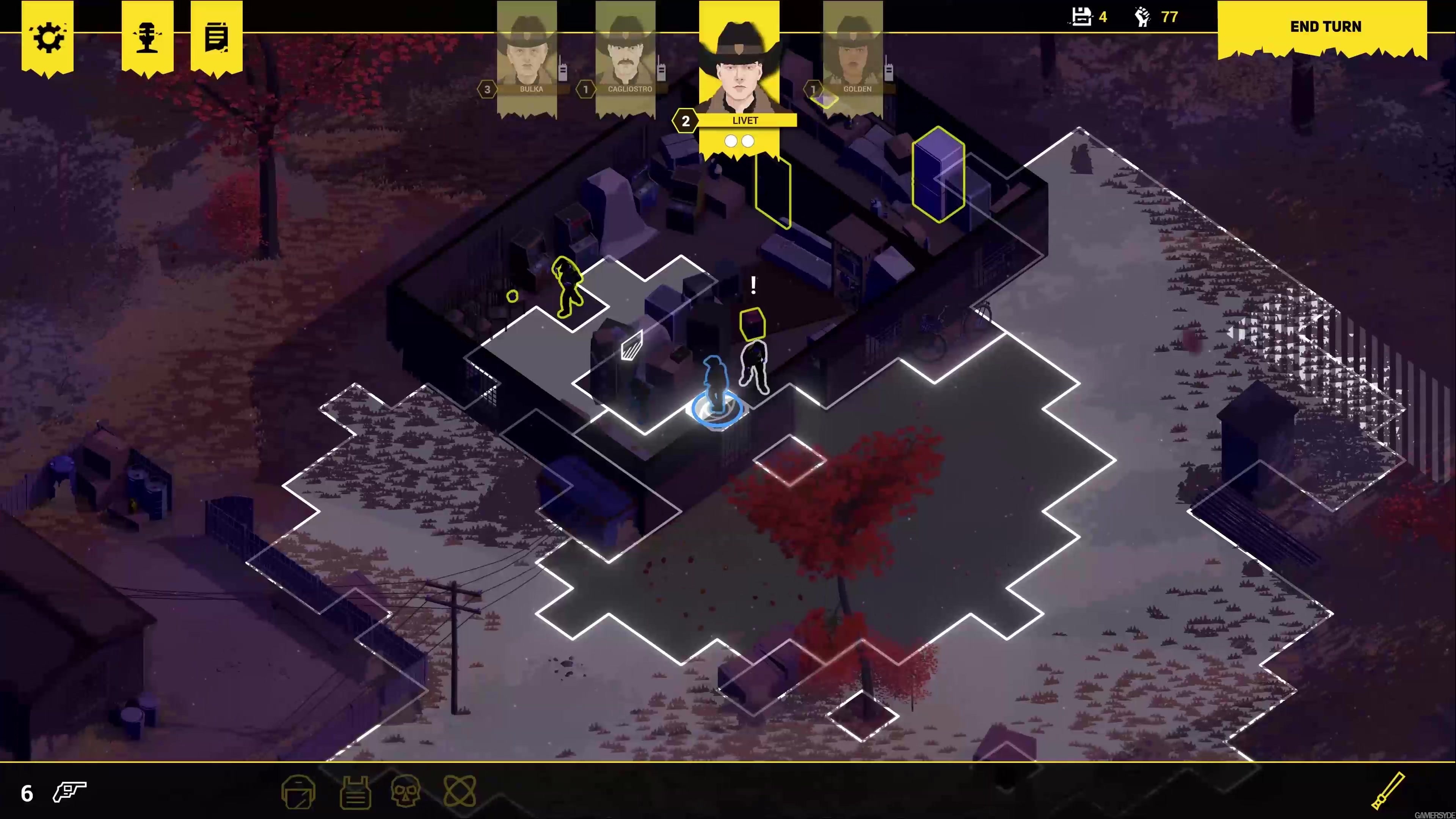Open the notes document banner
This screenshot has width=1456, height=819.
coord(217,37)
